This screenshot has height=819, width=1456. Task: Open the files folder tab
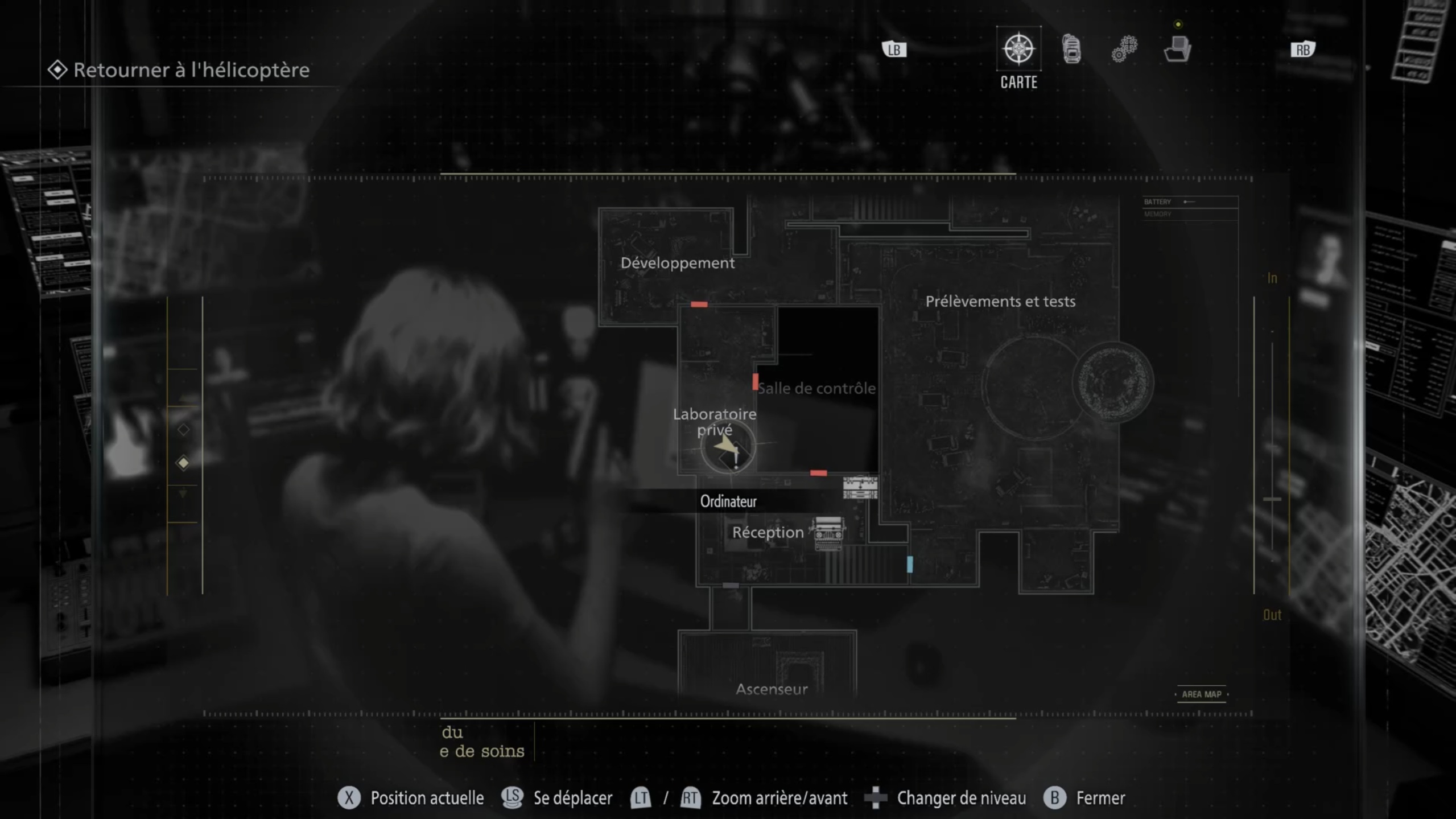tap(1177, 50)
